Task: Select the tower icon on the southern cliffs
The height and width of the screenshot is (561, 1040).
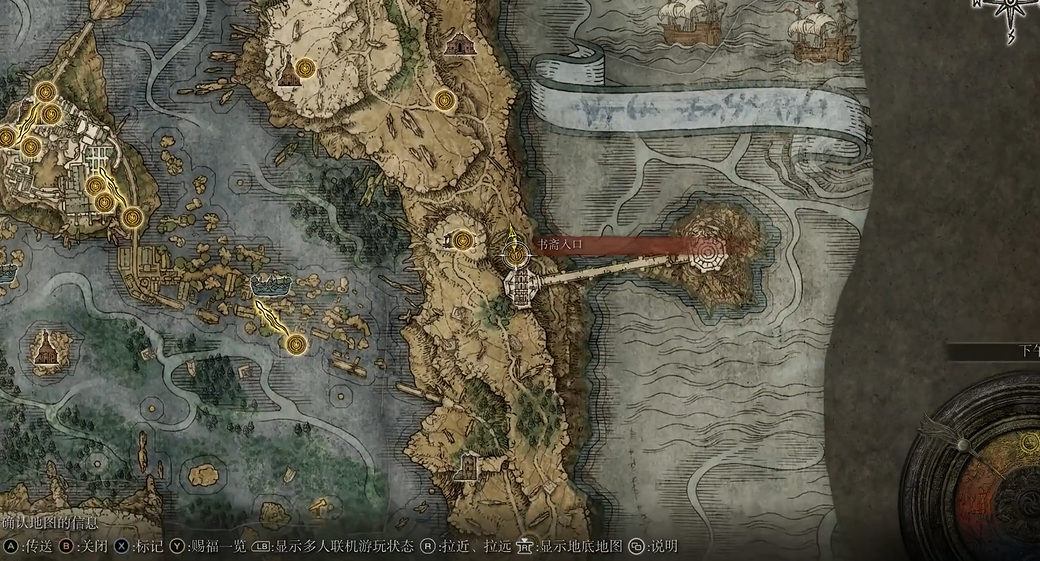Action: (466, 464)
